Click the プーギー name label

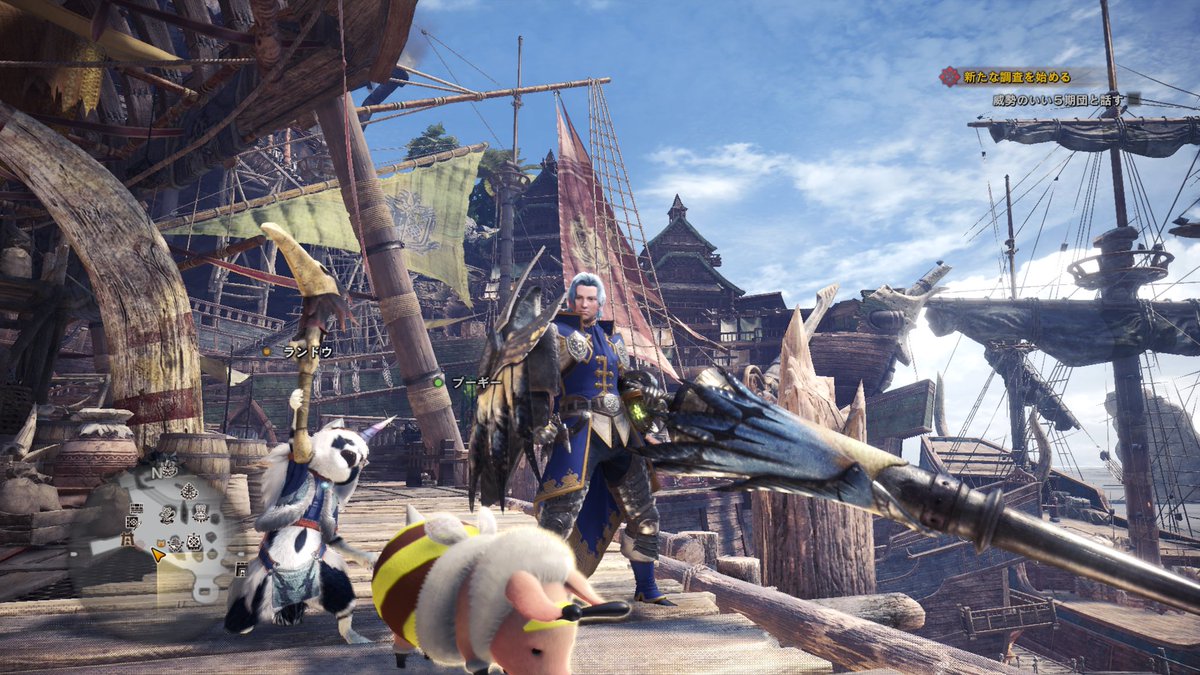pyautogui.click(x=475, y=382)
